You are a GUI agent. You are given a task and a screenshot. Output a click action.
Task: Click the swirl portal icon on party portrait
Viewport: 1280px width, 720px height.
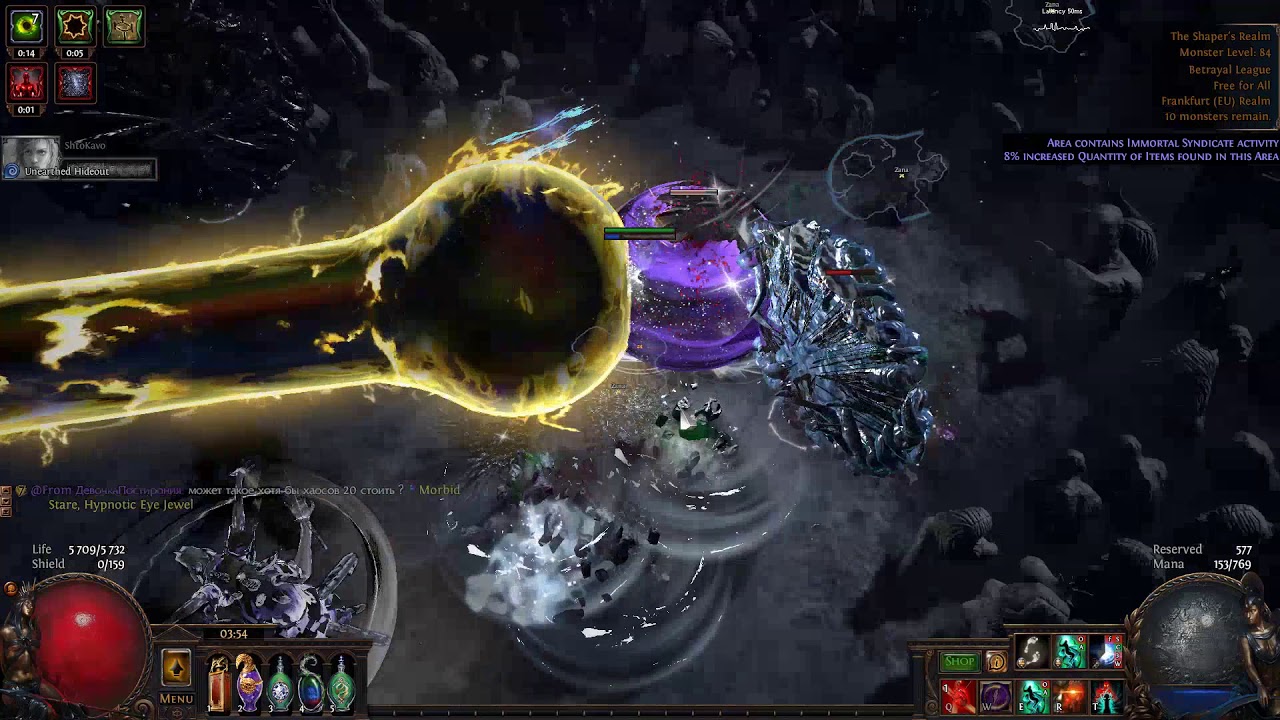click(x=12, y=172)
